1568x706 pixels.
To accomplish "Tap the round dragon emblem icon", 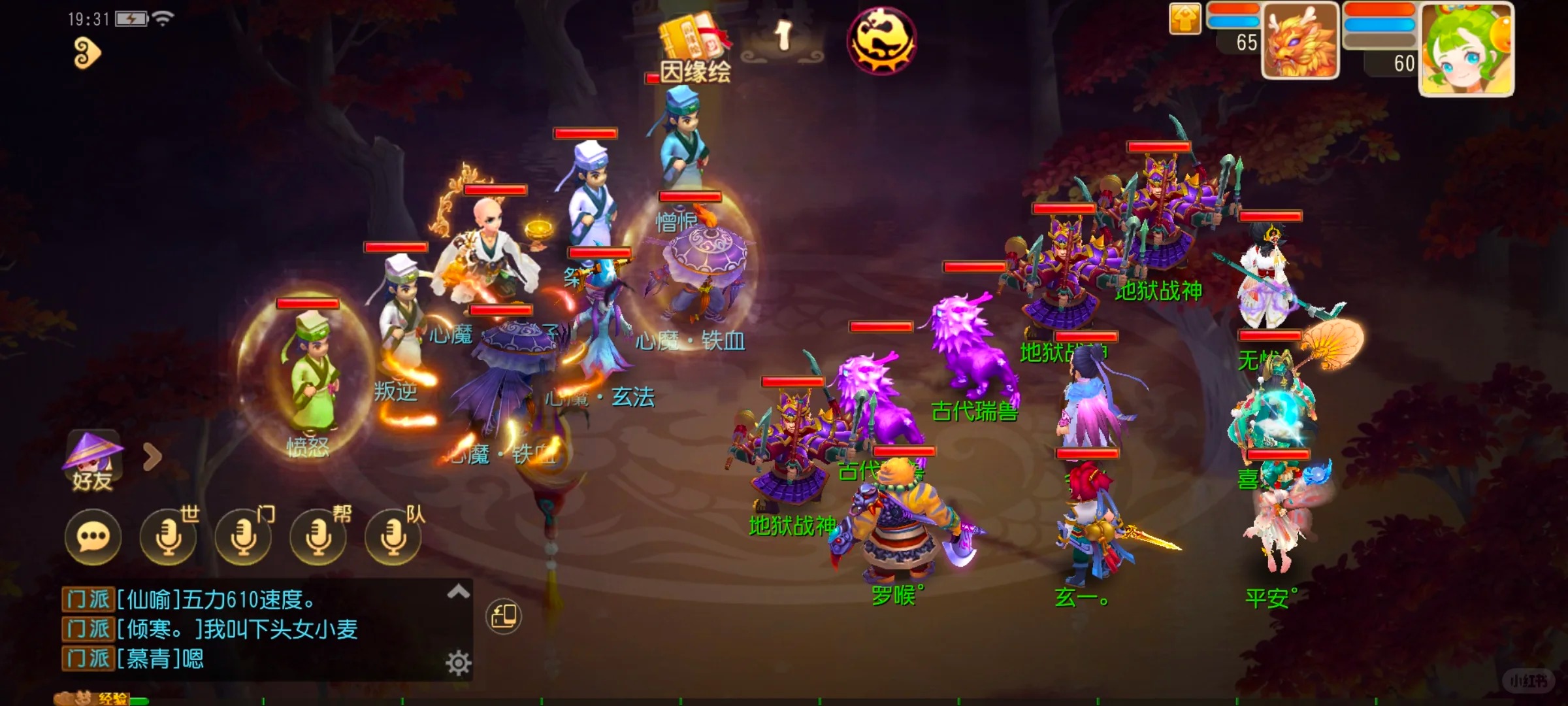I will [x=881, y=41].
